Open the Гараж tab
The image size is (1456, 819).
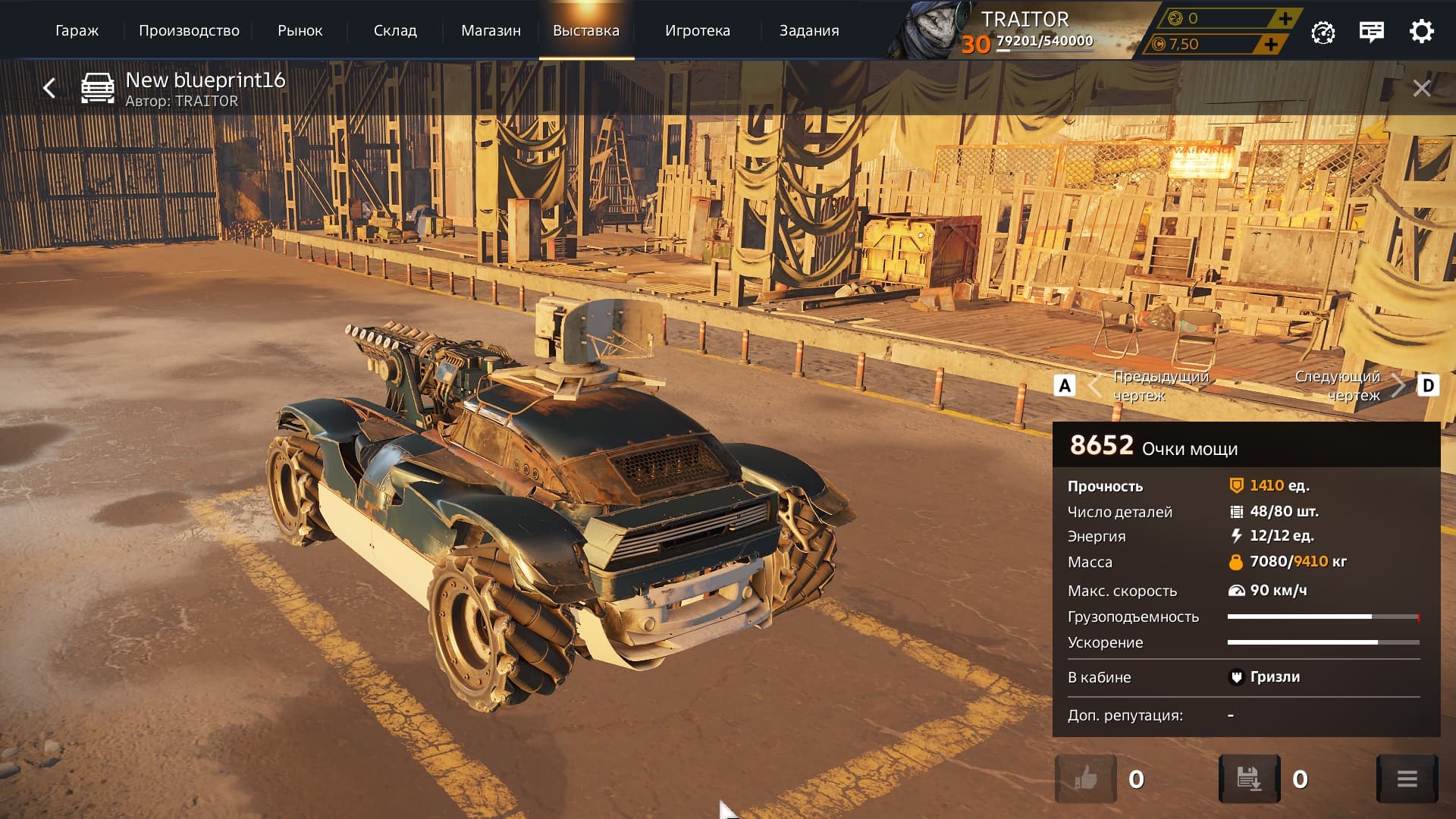pyautogui.click(x=77, y=31)
